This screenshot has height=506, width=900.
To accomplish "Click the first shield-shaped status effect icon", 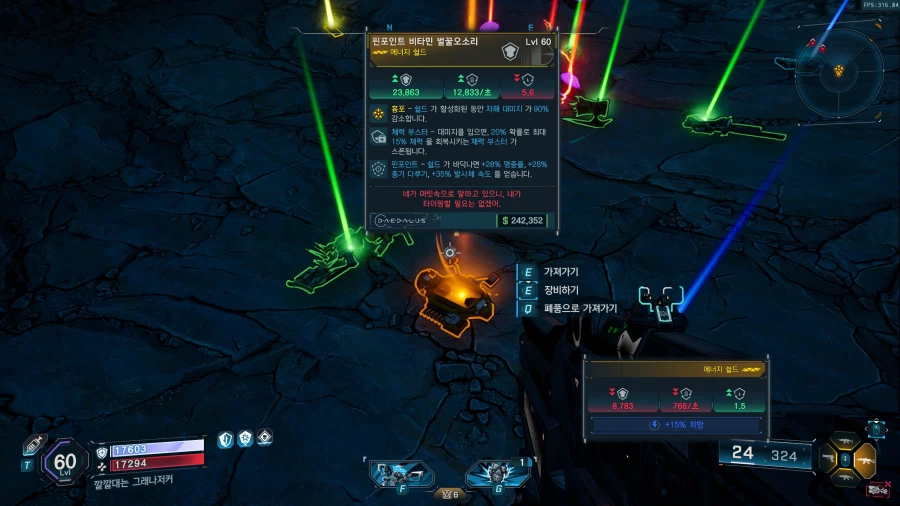I will [x=225, y=439].
